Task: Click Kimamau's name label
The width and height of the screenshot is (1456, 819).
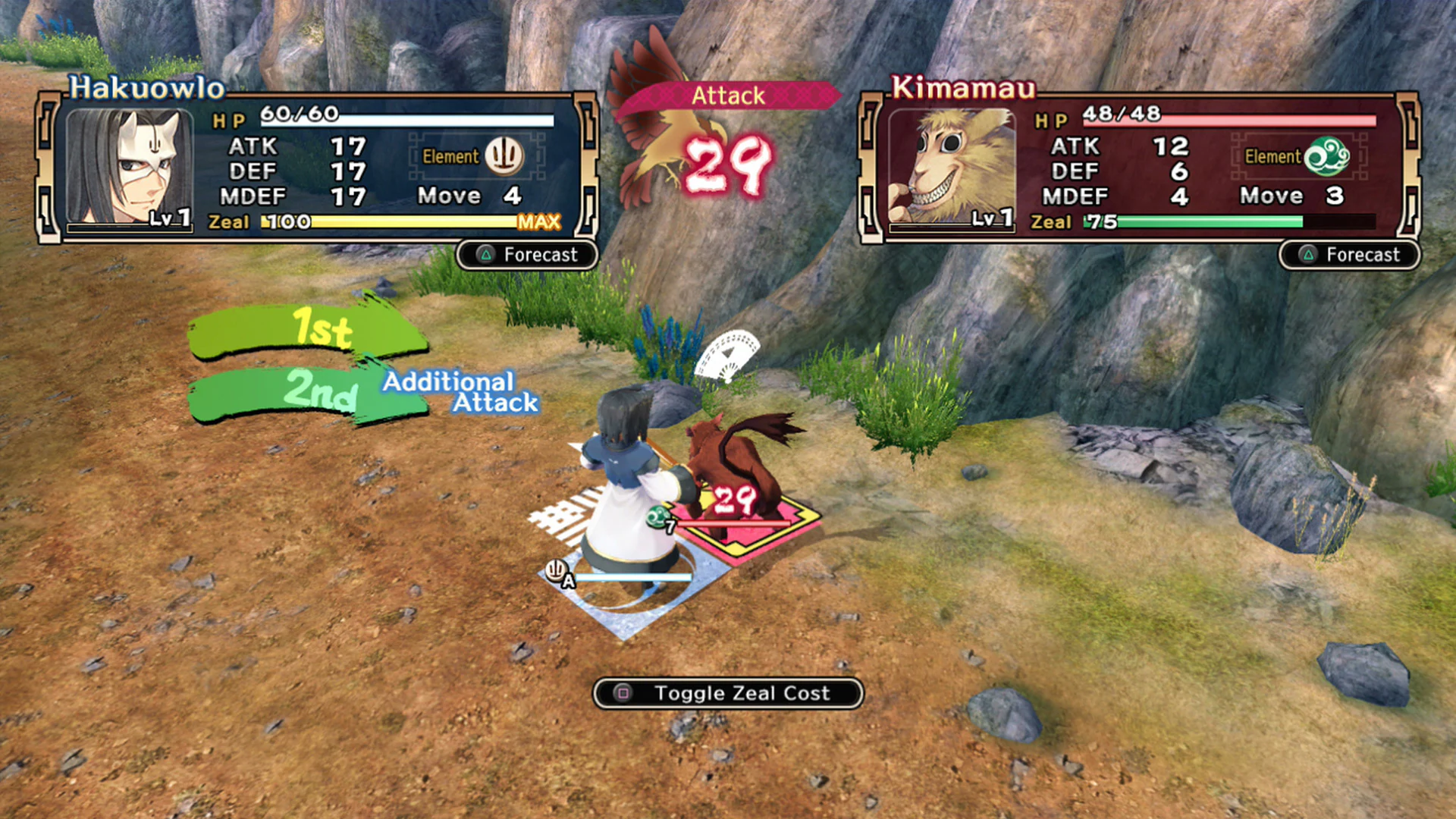Action: pyautogui.click(x=963, y=88)
